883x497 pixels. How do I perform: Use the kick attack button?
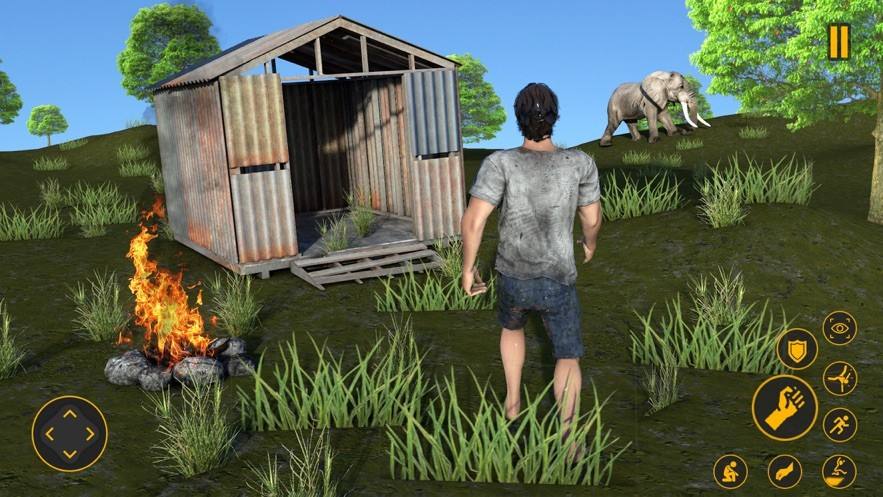tap(840, 378)
